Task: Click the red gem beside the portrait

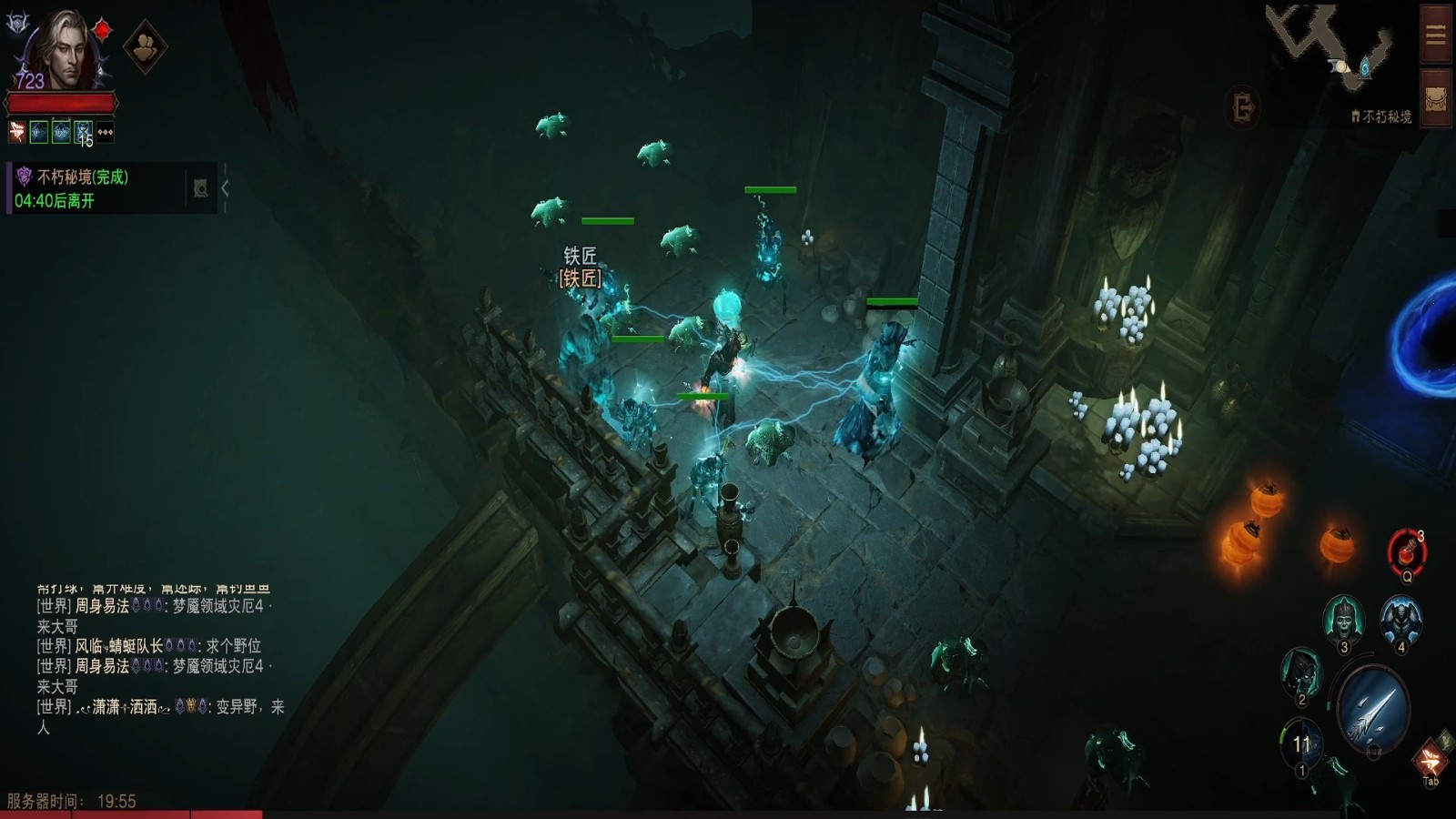Action: (x=103, y=30)
